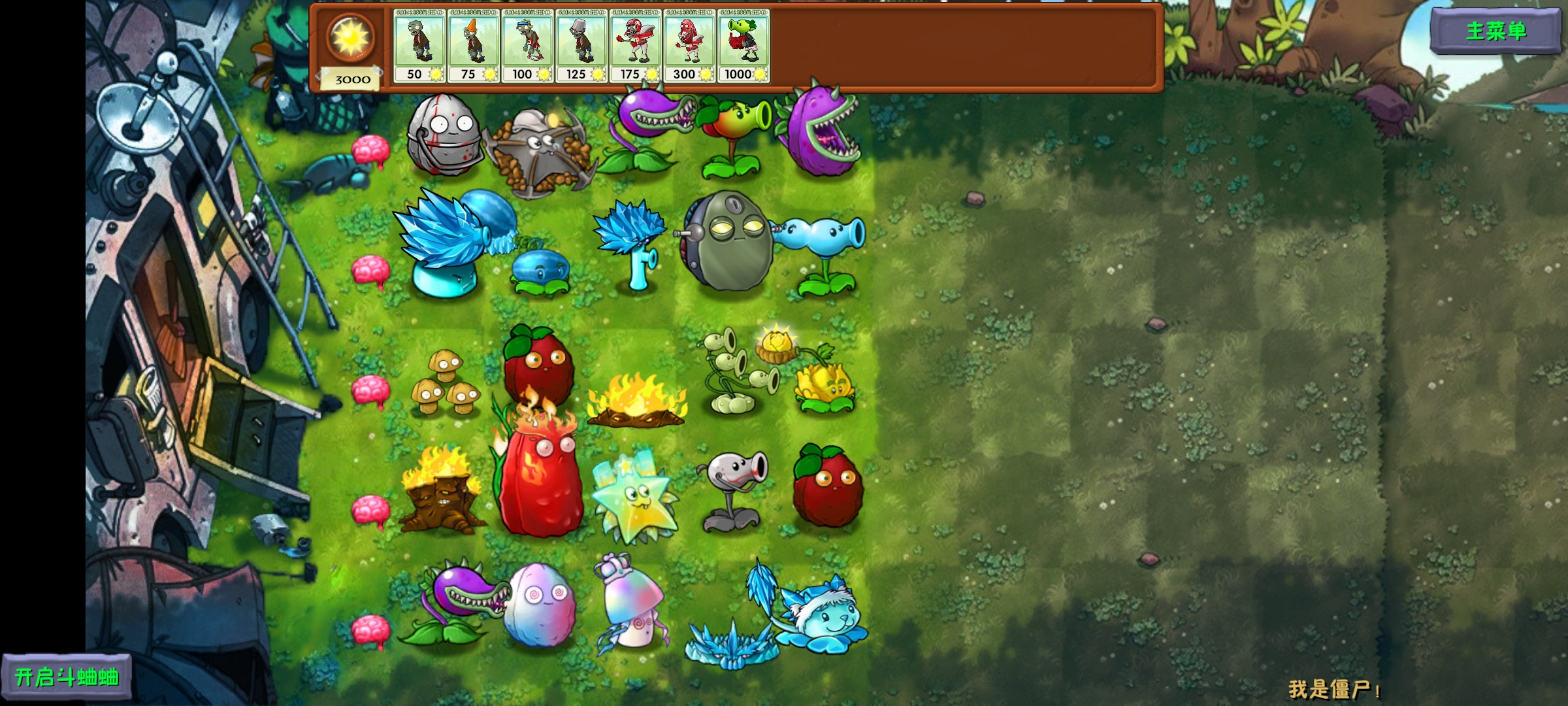The image size is (1568, 706).
Task: Select the 125-sun Buckethead Zombie card
Action: point(581,42)
